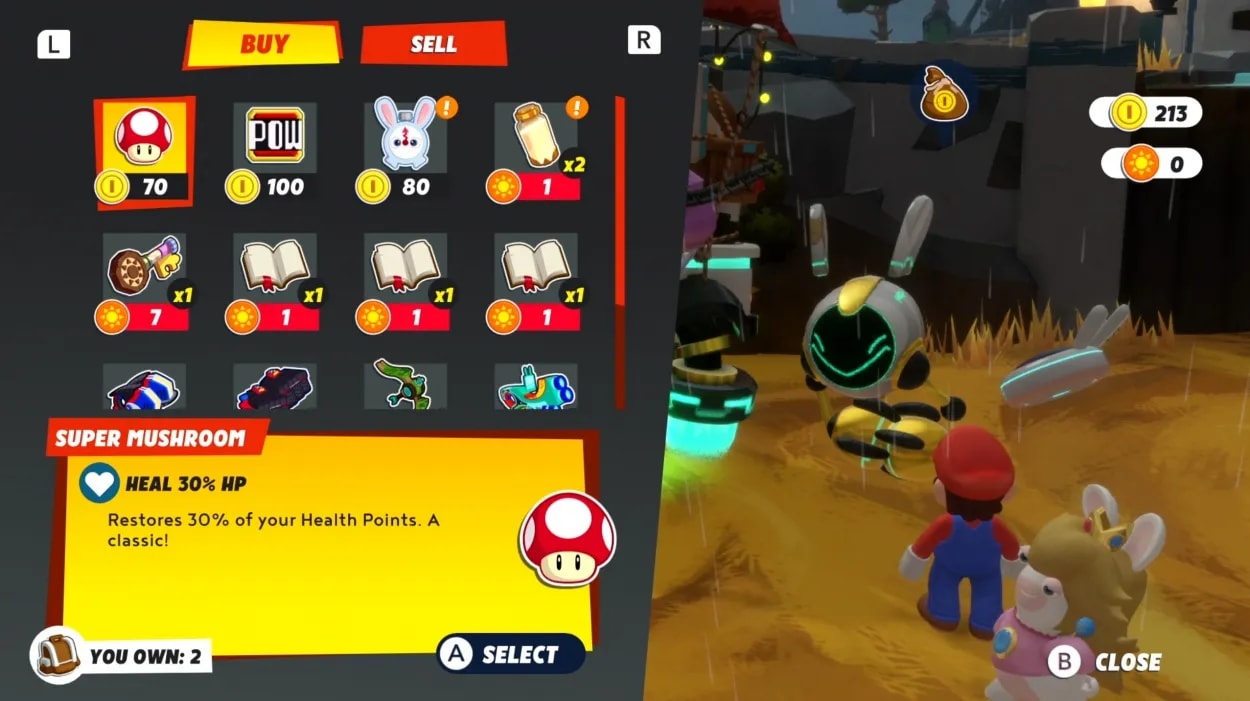This screenshot has width=1250, height=701.
Task: Choose the green curved weapon item
Action: pyautogui.click(x=405, y=386)
